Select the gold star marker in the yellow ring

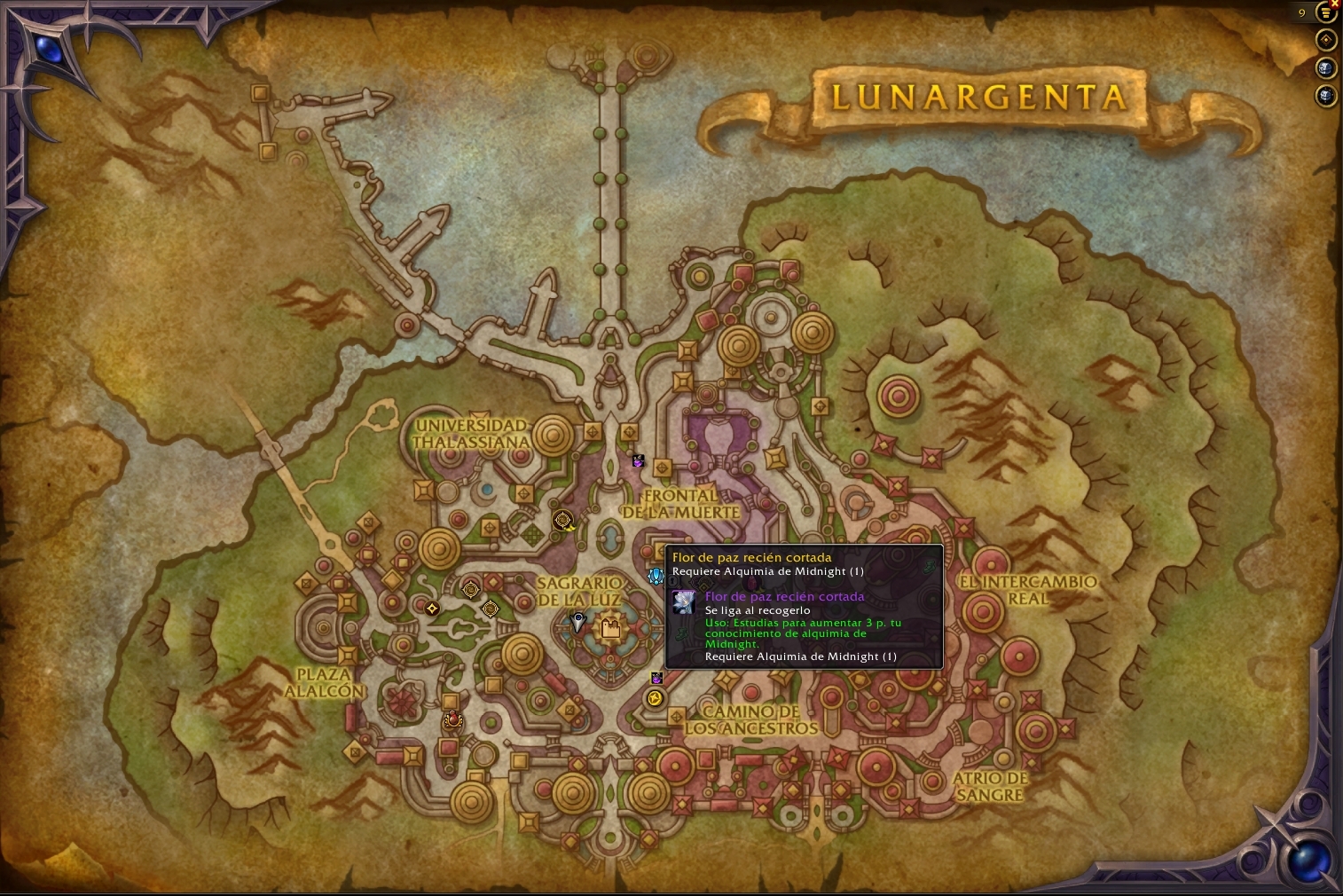655,699
